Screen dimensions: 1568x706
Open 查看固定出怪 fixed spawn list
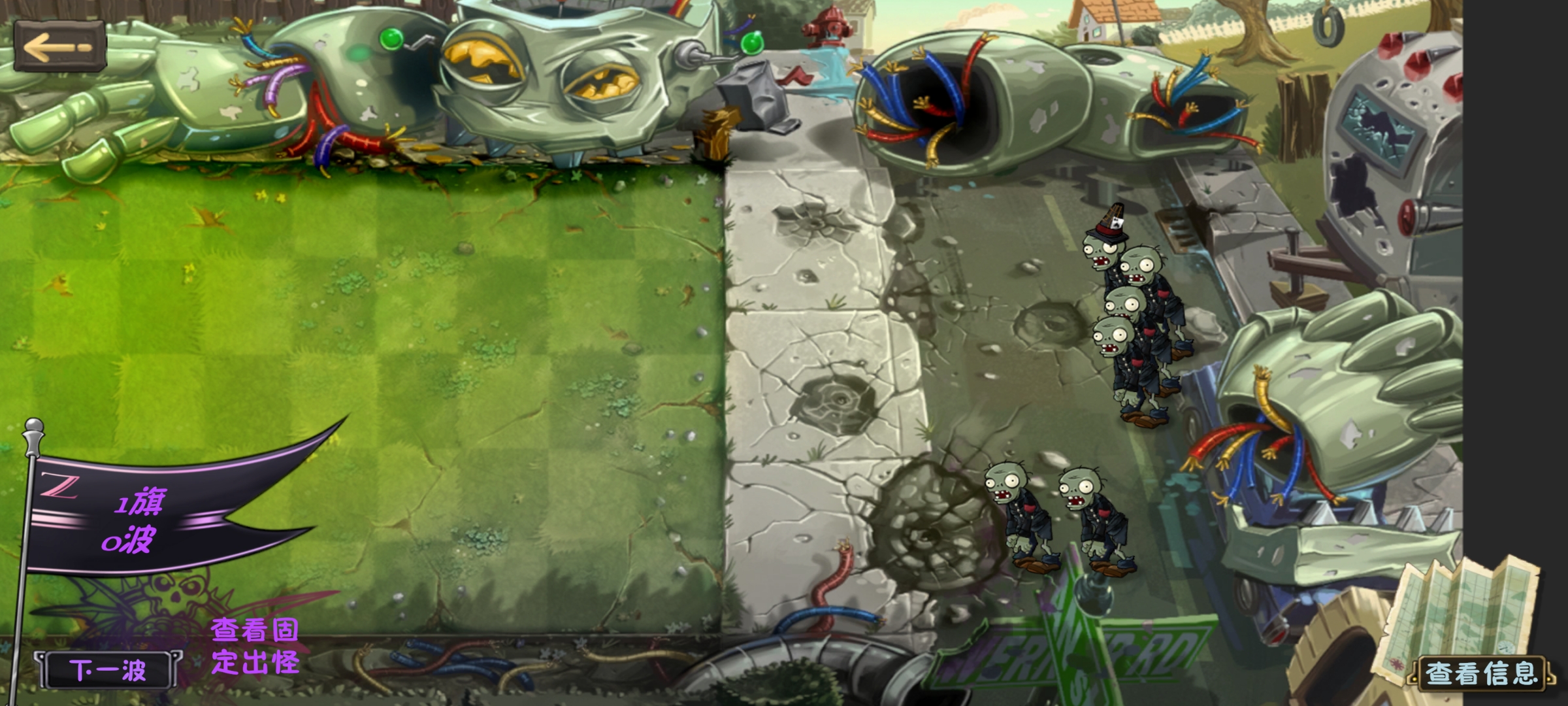(x=255, y=647)
